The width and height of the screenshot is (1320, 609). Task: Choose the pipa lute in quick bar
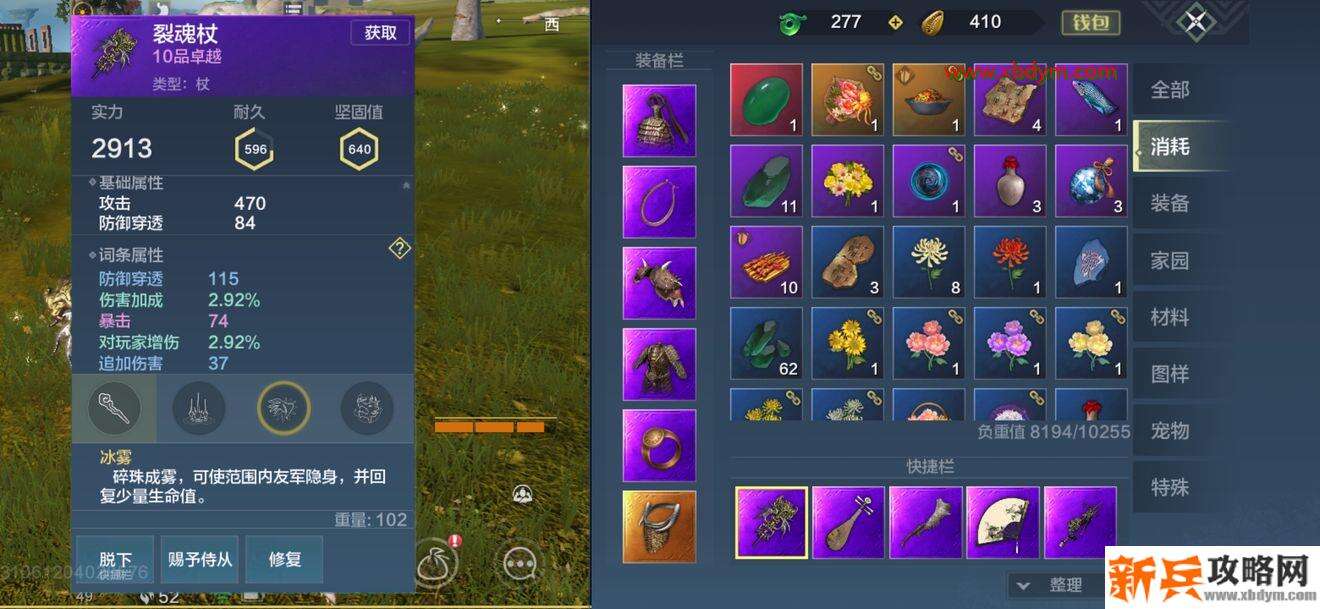tap(848, 522)
